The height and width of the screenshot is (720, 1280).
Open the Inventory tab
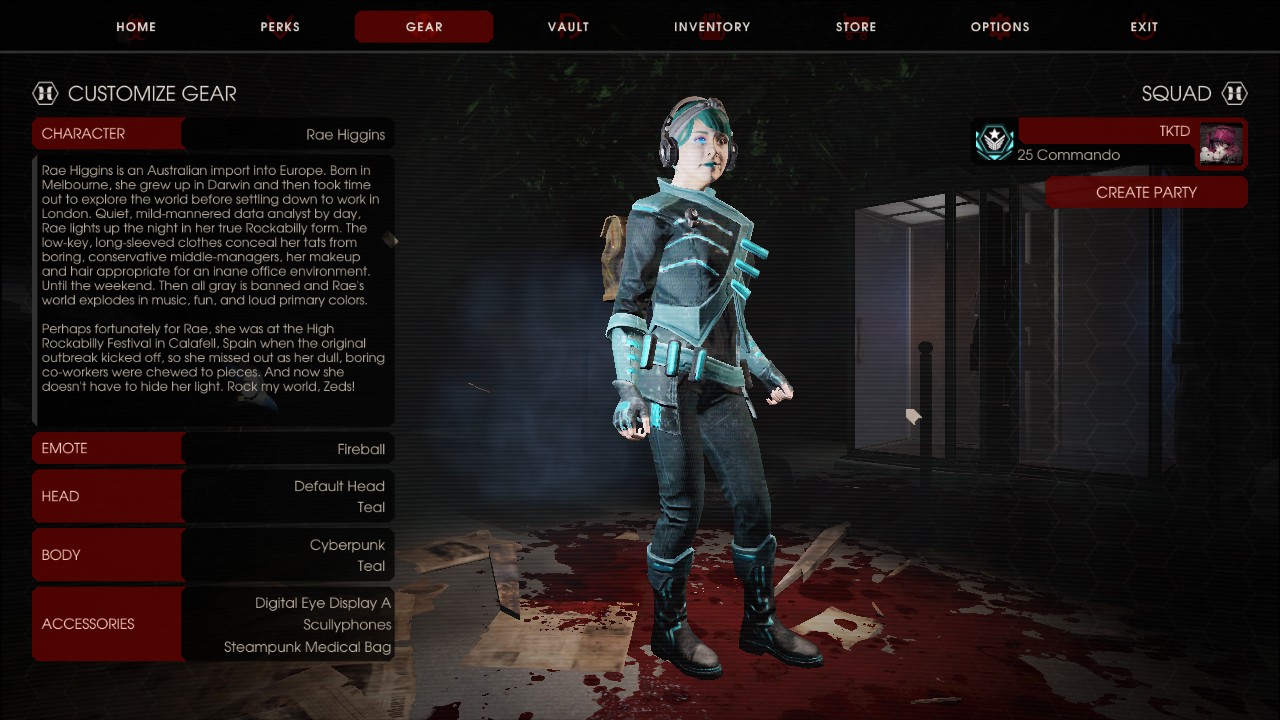point(712,27)
